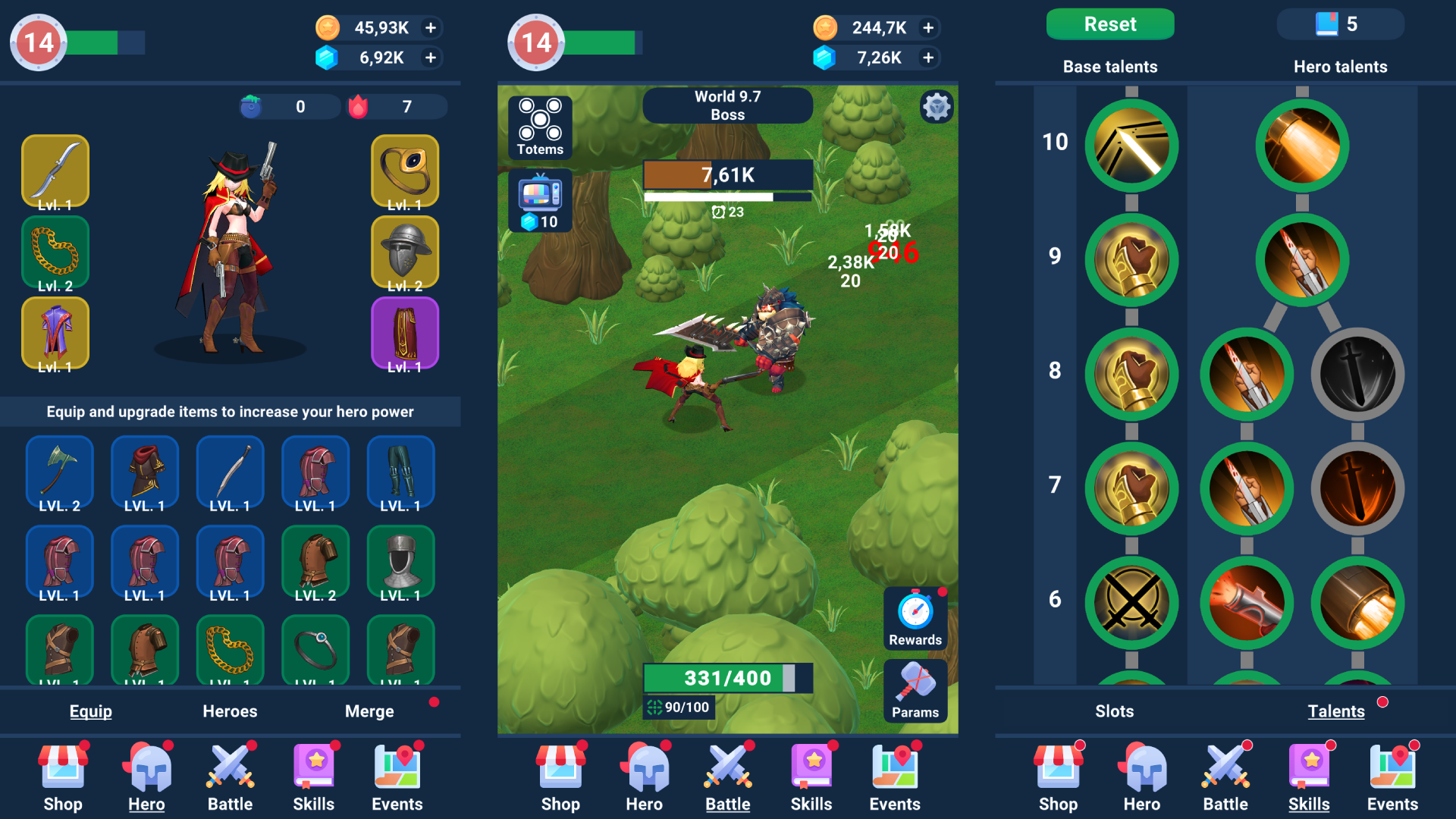Viewport: 1456px width, 819px height.
Task: Switch to the Merge tab
Action: pyautogui.click(x=369, y=711)
